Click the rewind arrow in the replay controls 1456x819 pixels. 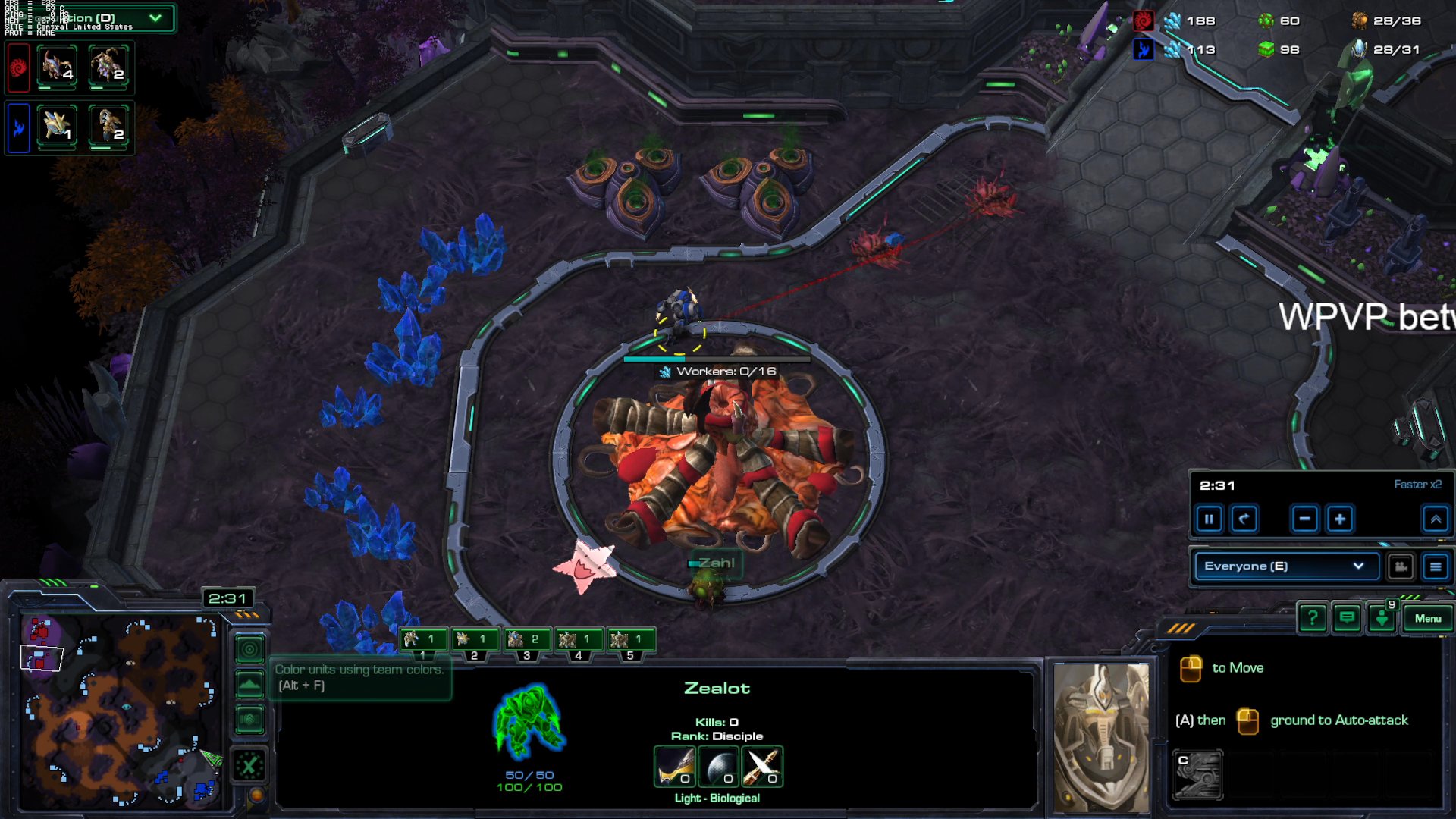(x=1244, y=519)
